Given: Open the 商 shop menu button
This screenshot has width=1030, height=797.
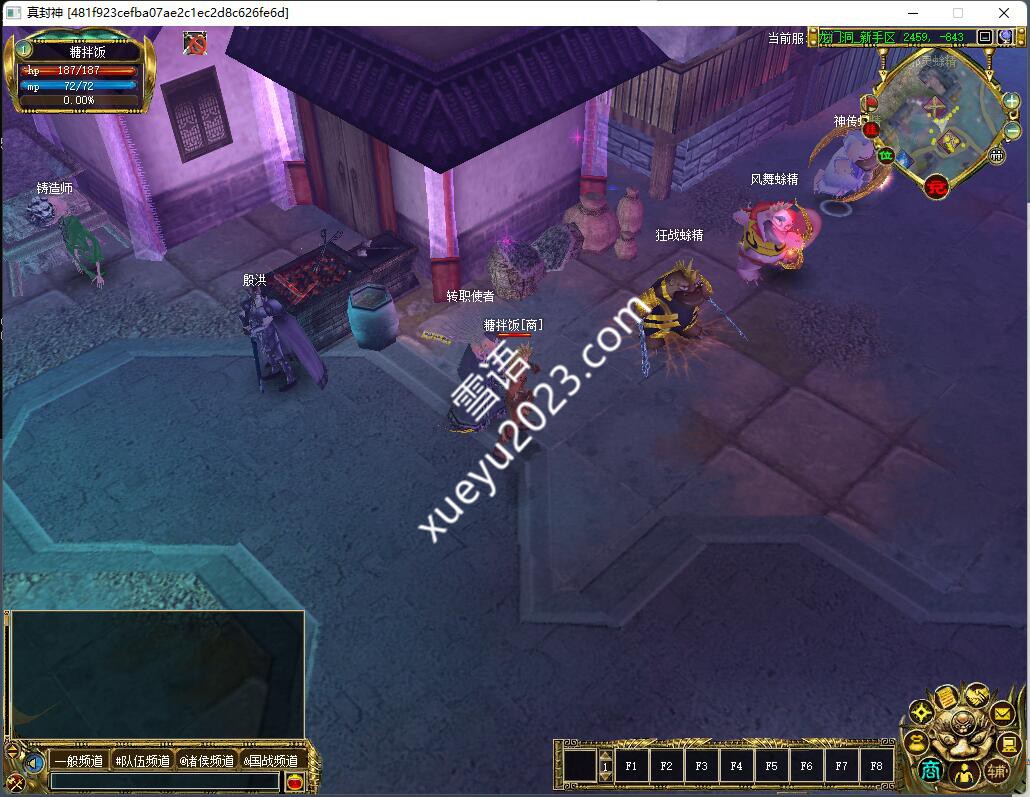Looking at the screenshot, I should (932, 770).
